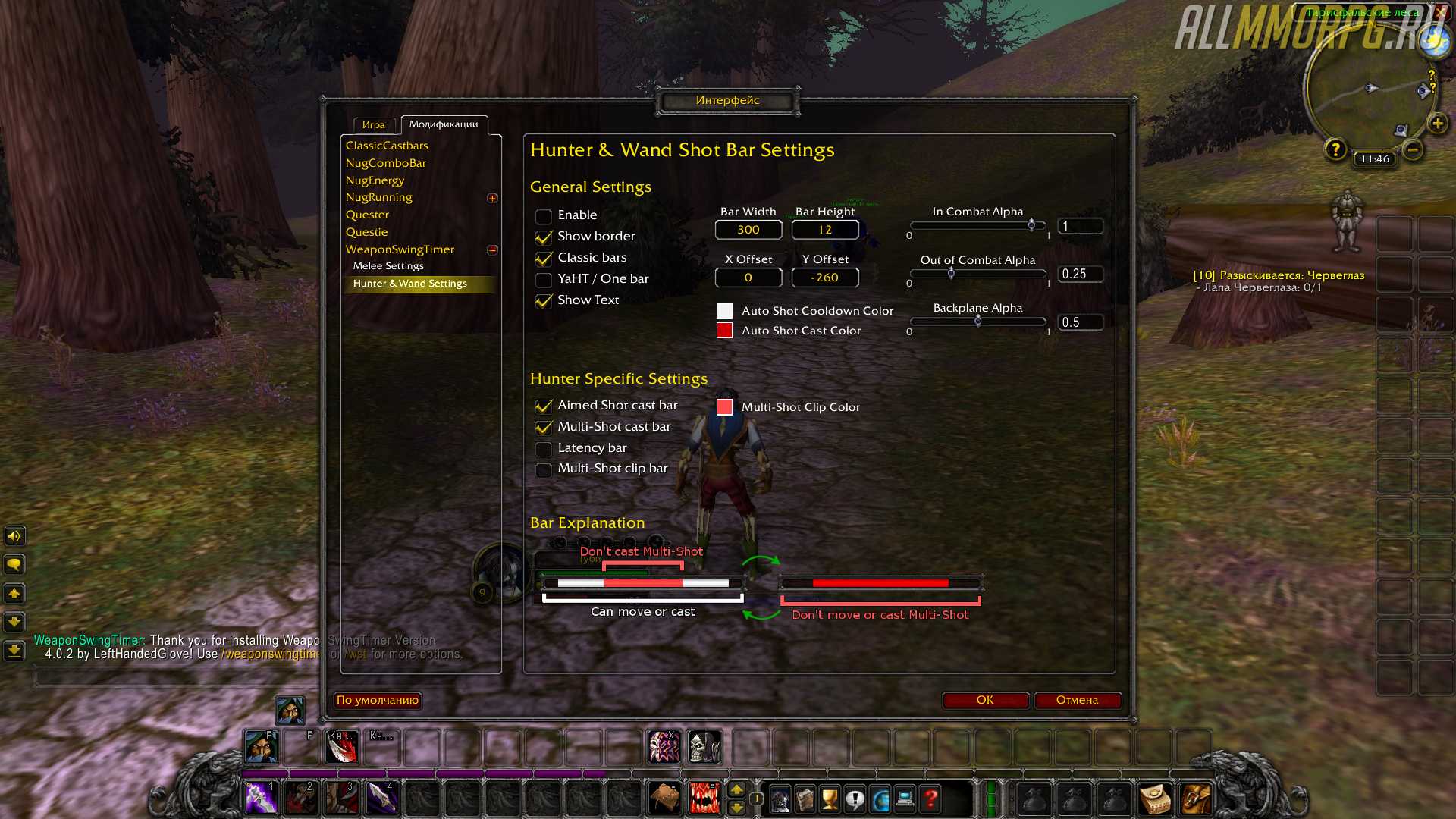
Task: Open the world map globe icon
Action: coord(881,799)
